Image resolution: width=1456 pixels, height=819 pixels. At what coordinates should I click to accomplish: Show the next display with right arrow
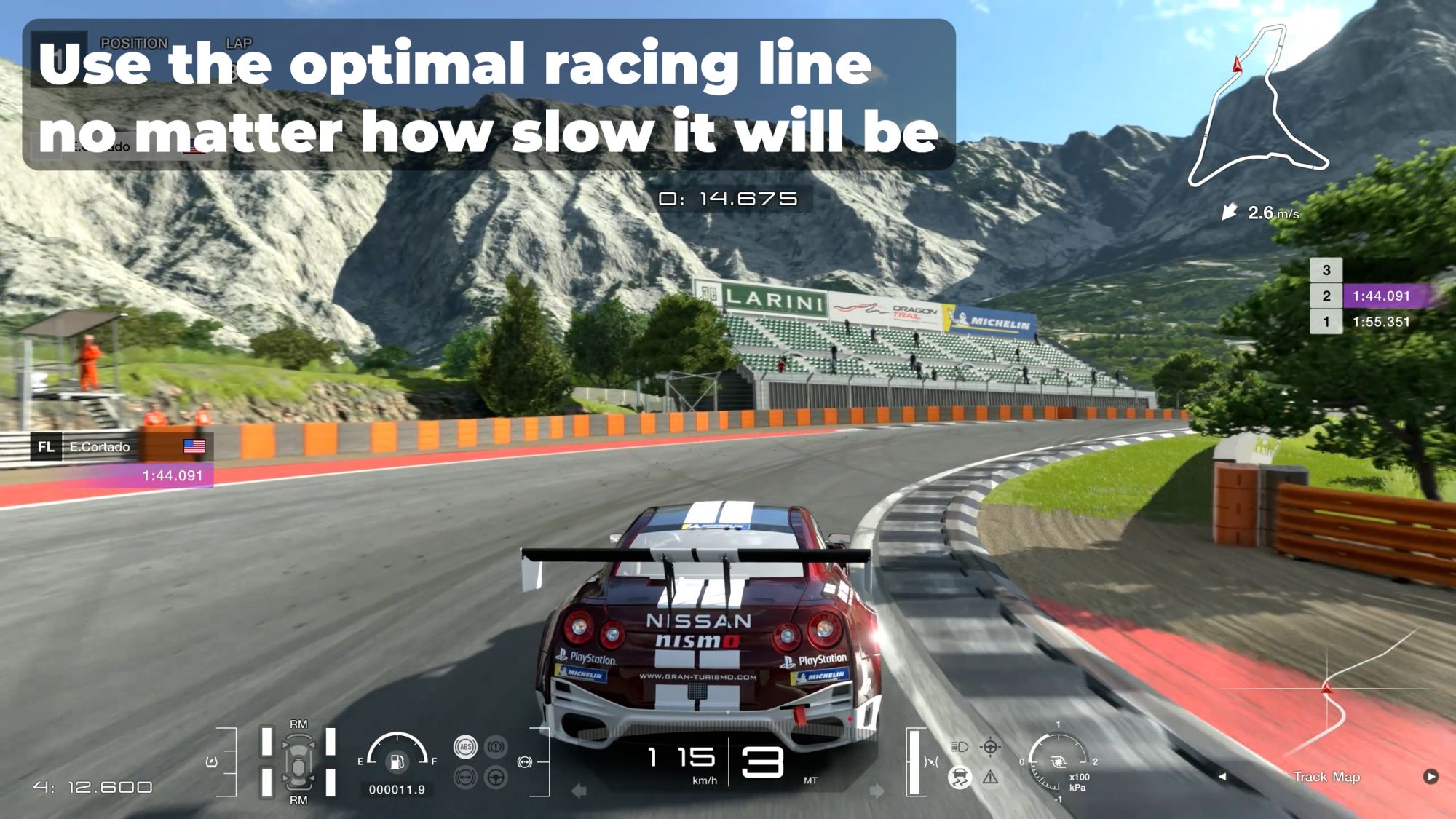[1431, 776]
